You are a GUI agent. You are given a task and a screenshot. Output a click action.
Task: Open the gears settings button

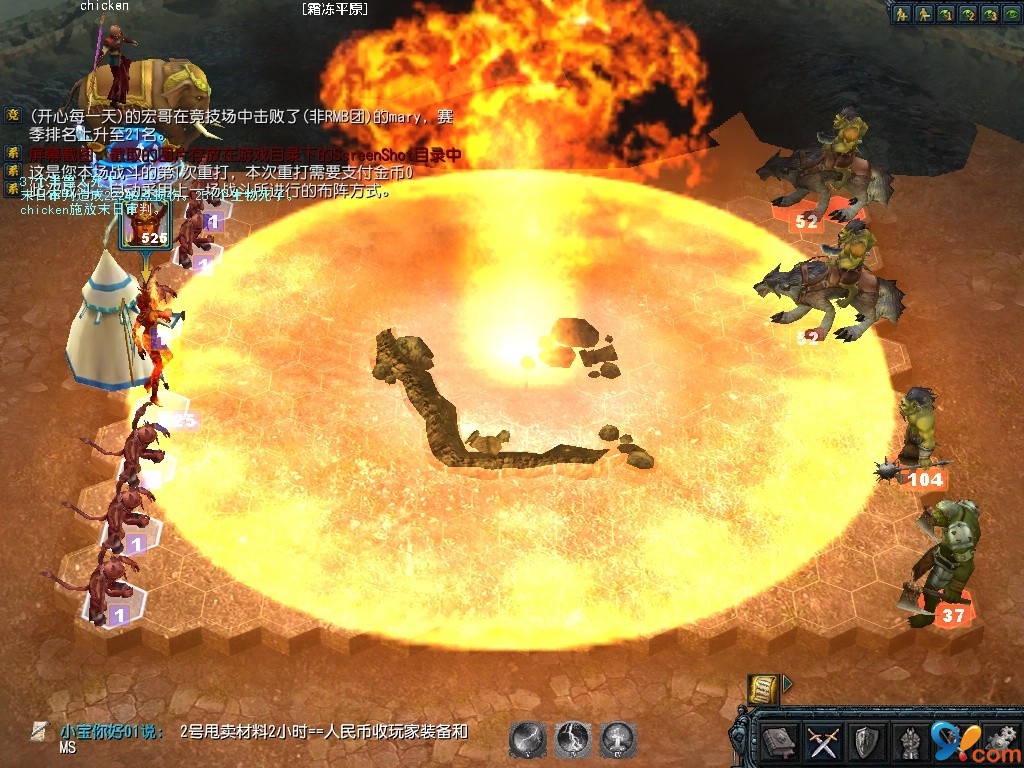pos(1001,742)
